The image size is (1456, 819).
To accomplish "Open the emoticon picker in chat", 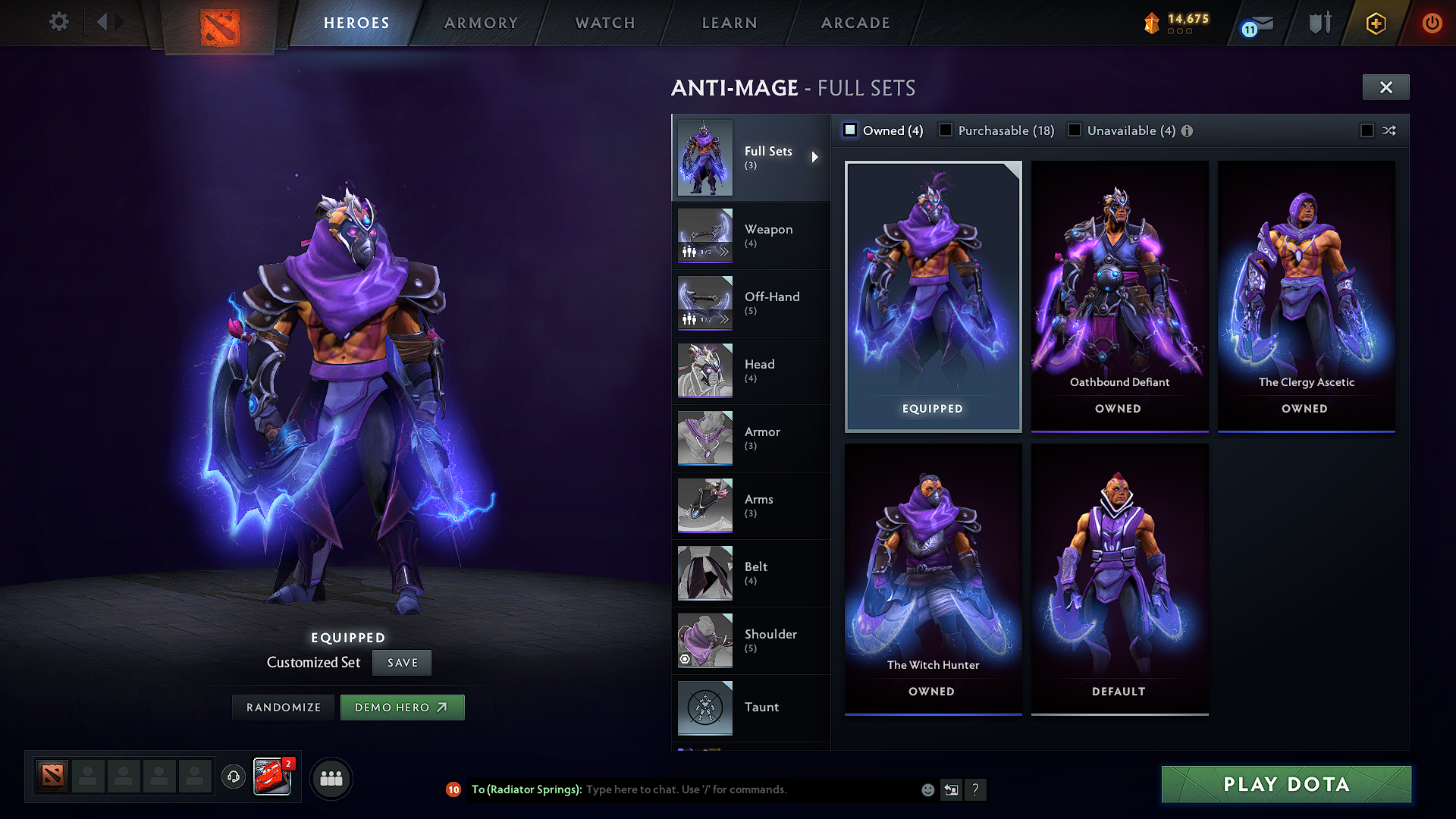I will 927,789.
